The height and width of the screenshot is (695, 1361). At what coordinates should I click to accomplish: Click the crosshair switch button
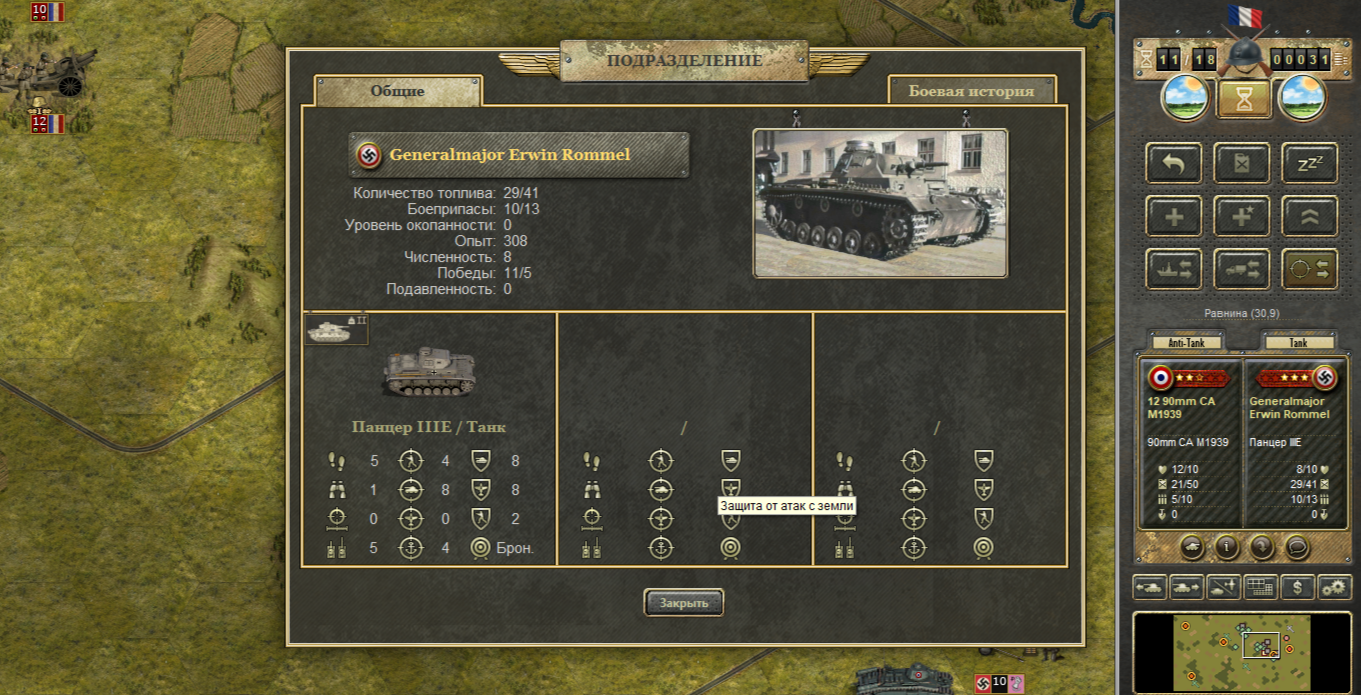click(x=1309, y=269)
